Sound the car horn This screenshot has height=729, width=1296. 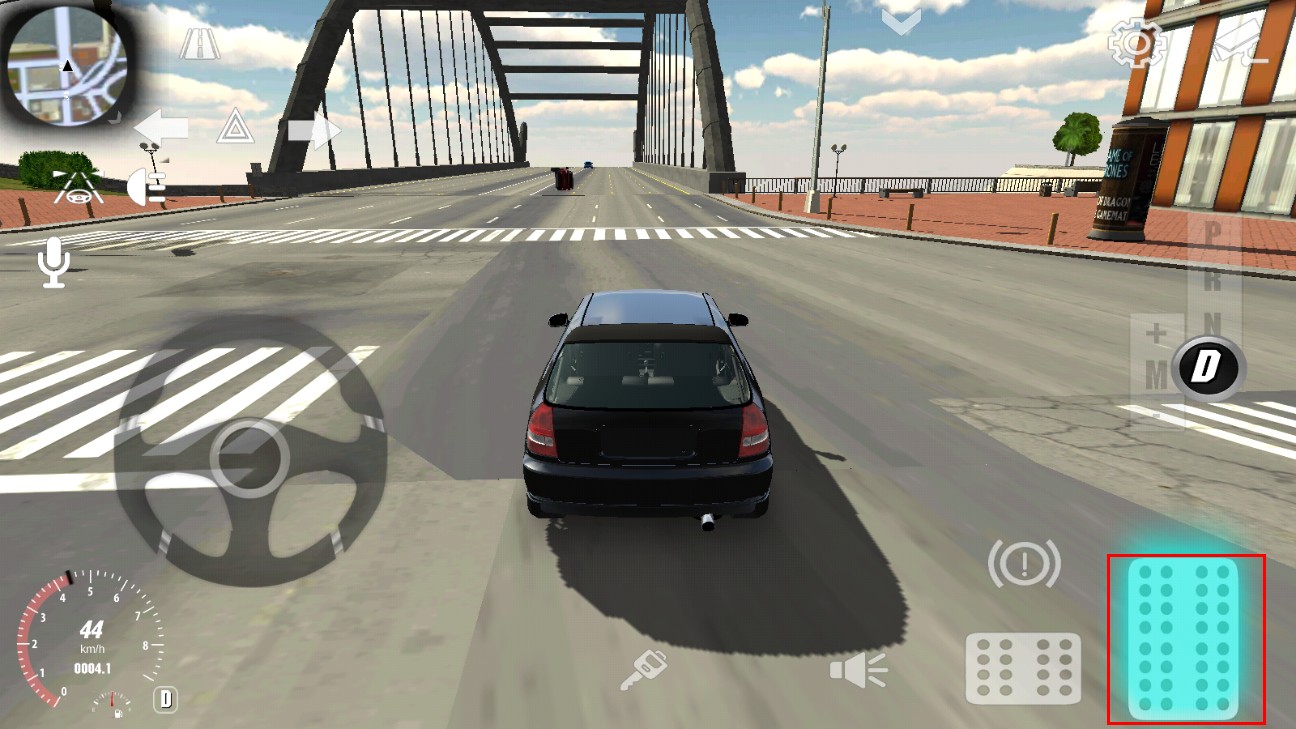[x=858, y=669]
